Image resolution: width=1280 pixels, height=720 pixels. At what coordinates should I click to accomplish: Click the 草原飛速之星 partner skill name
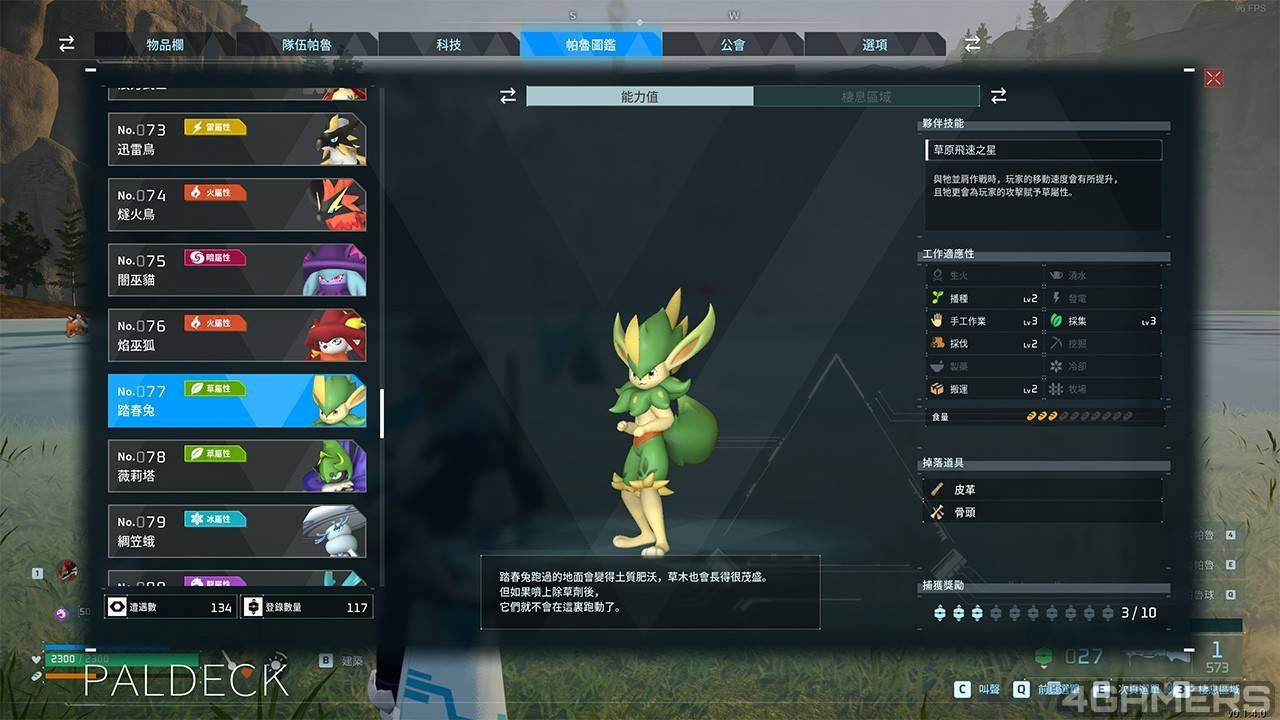1043,150
